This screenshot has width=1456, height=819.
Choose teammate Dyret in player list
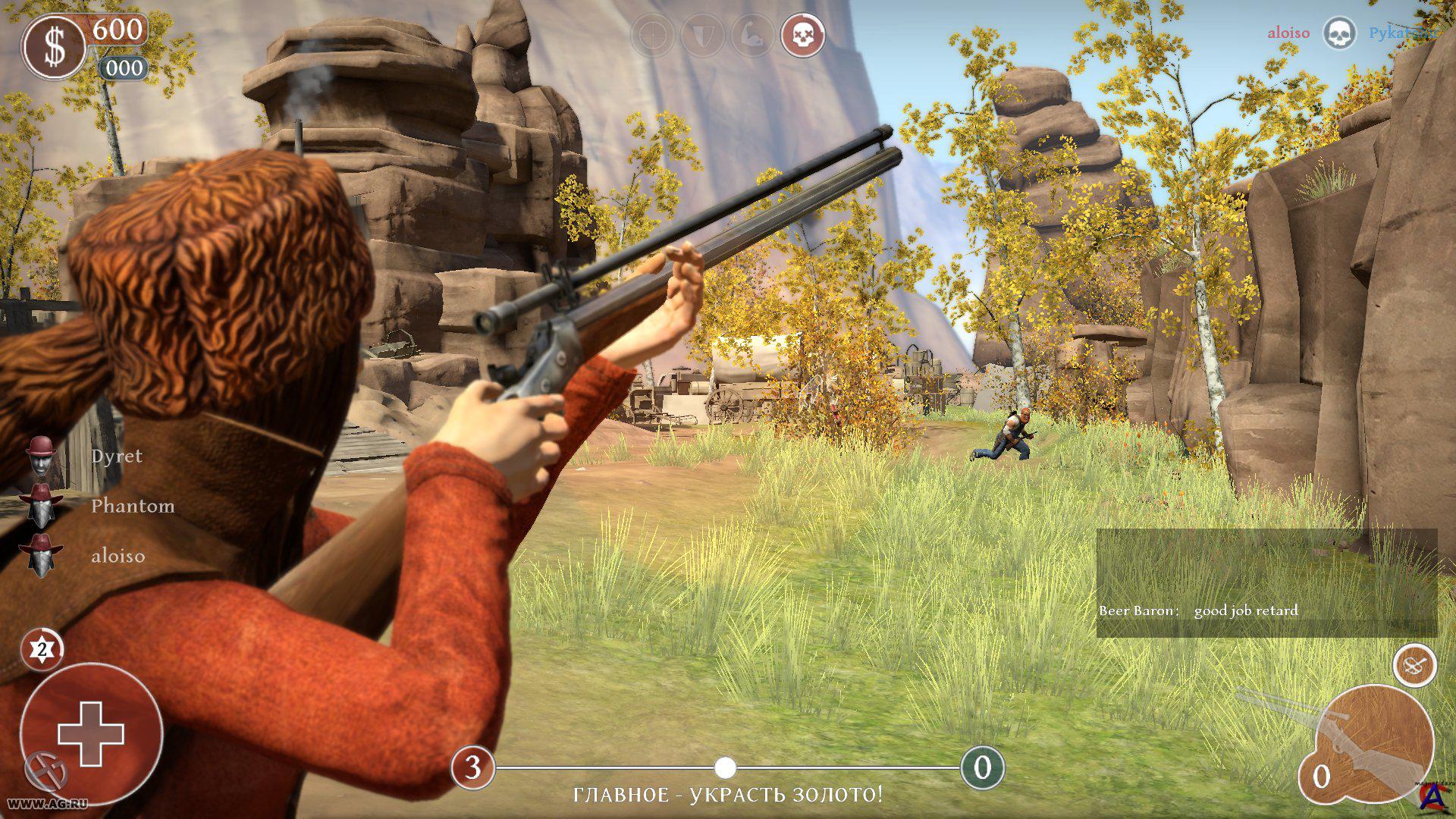(116, 456)
